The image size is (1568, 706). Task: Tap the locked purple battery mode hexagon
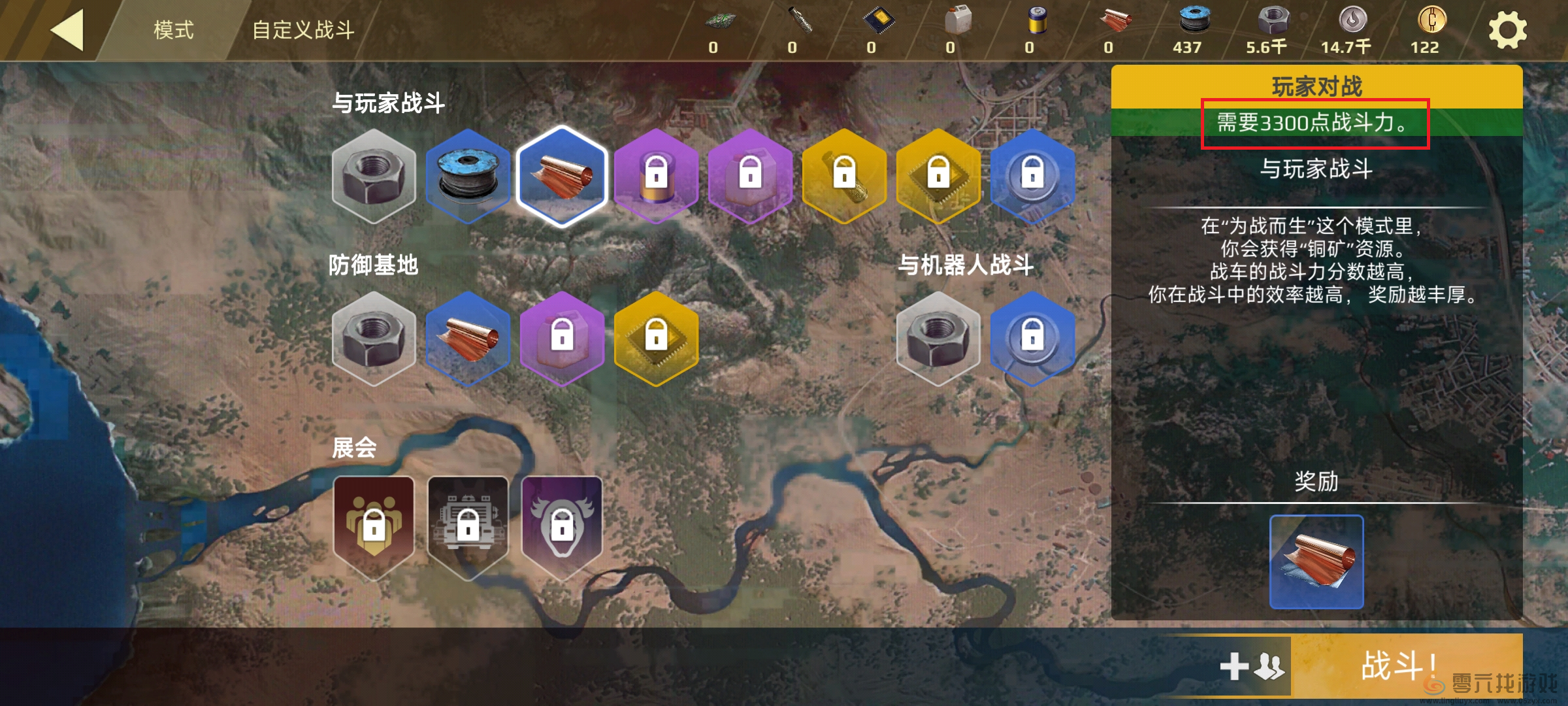pyautogui.click(x=656, y=176)
